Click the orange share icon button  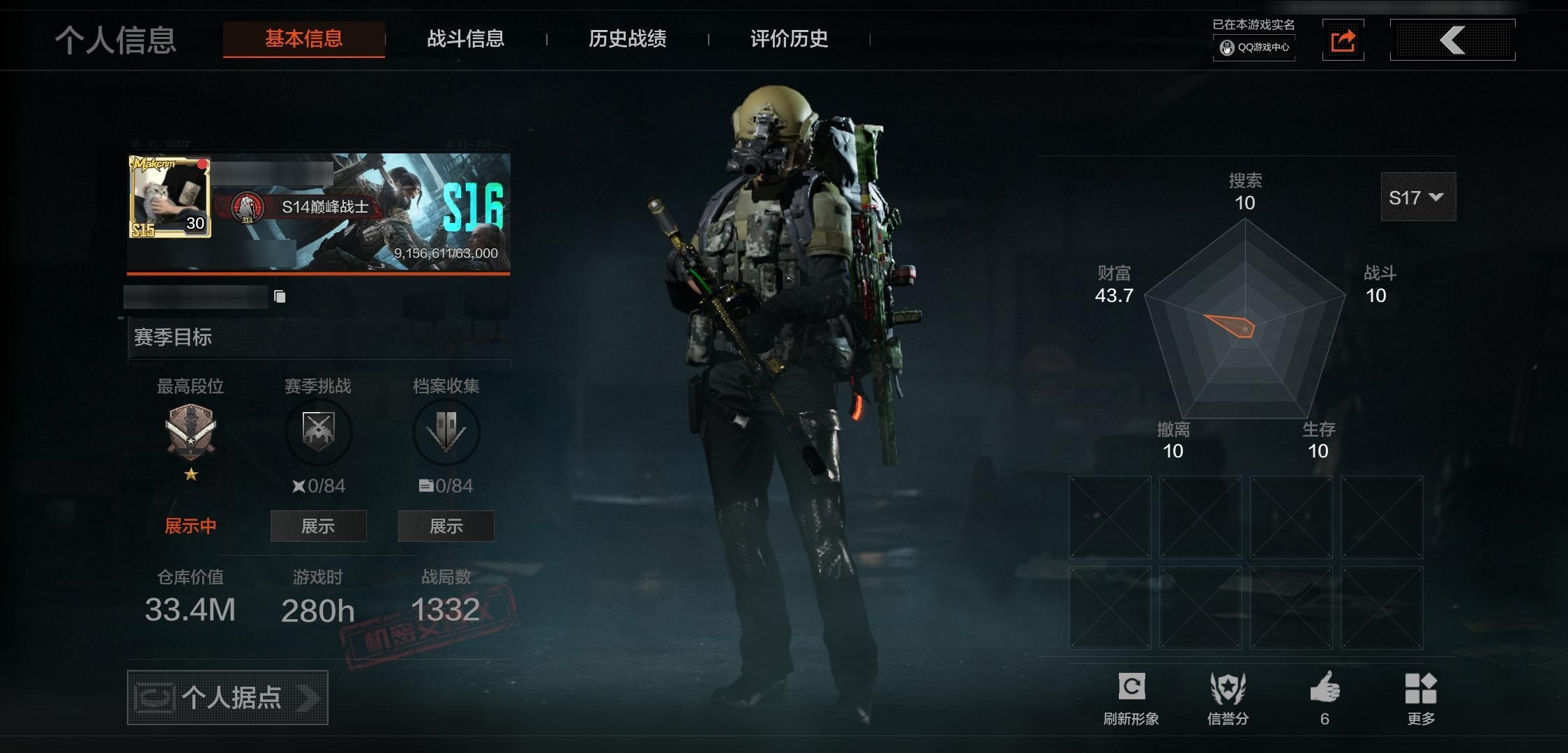1343,40
